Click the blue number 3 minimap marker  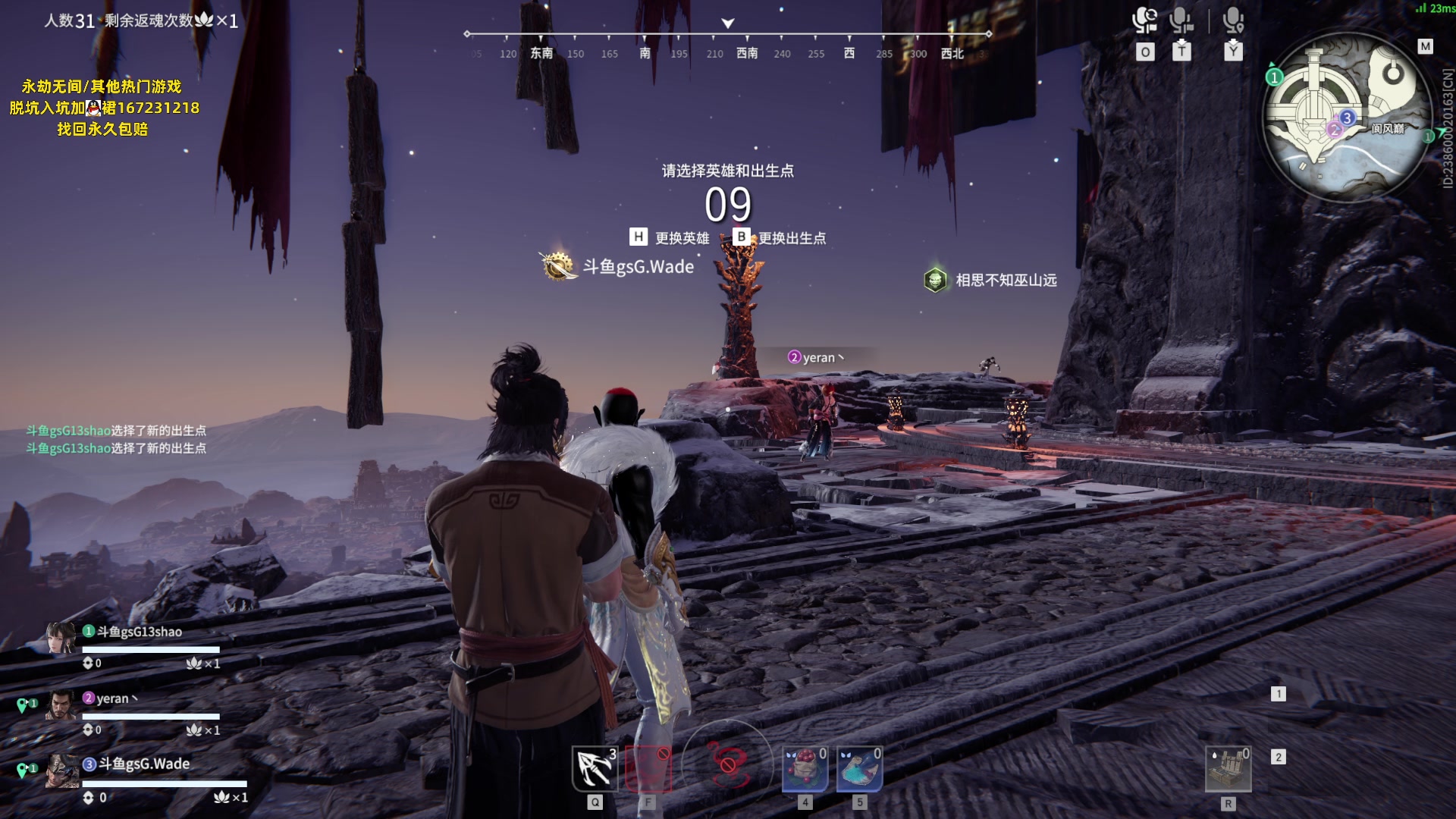tap(1347, 118)
